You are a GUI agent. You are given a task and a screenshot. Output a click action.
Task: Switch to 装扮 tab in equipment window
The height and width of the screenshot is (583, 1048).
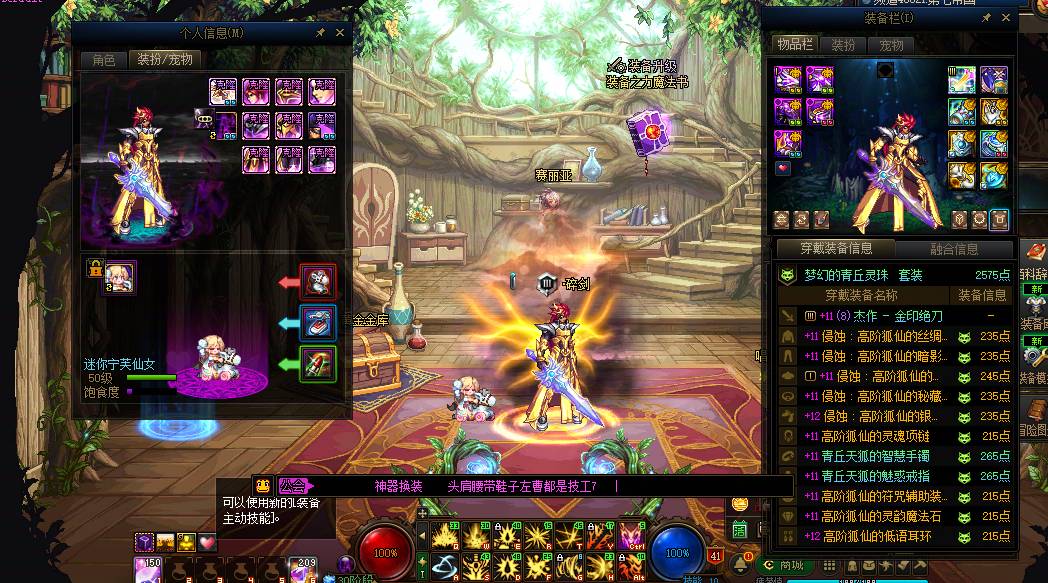click(x=844, y=45)
